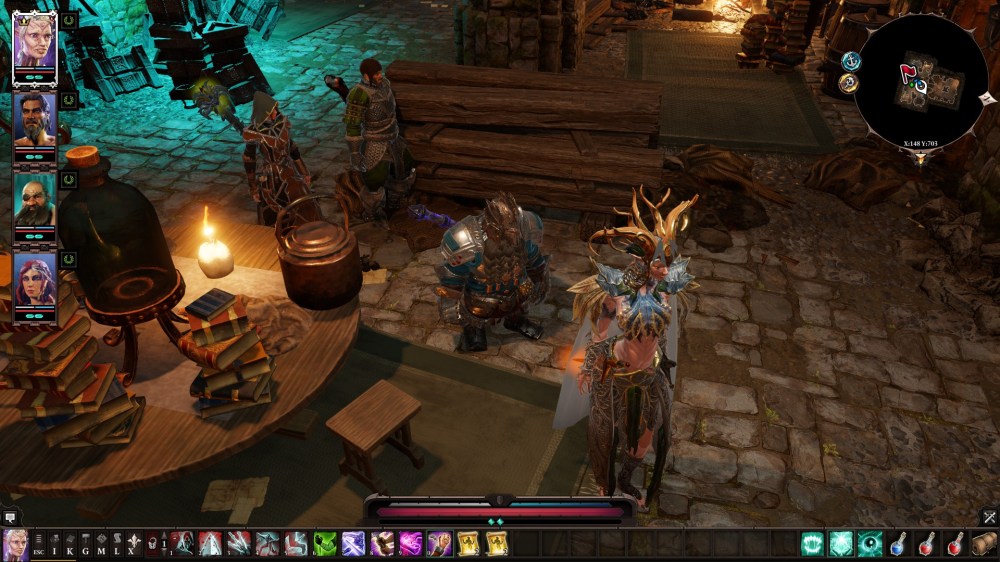The image size is (1000, 562).
Task: Open the skills panel K button
Action: point(70,544)
